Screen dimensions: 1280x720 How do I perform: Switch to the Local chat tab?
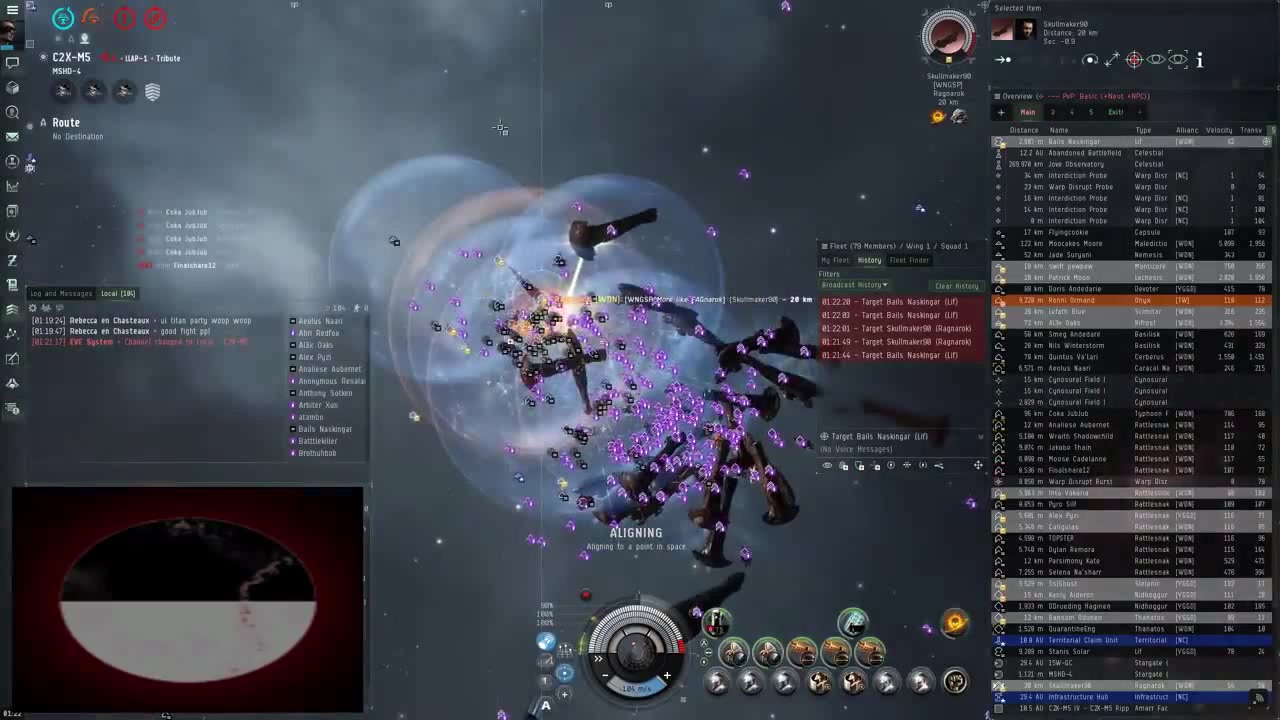pyautogui.click(x=118, y=293)
